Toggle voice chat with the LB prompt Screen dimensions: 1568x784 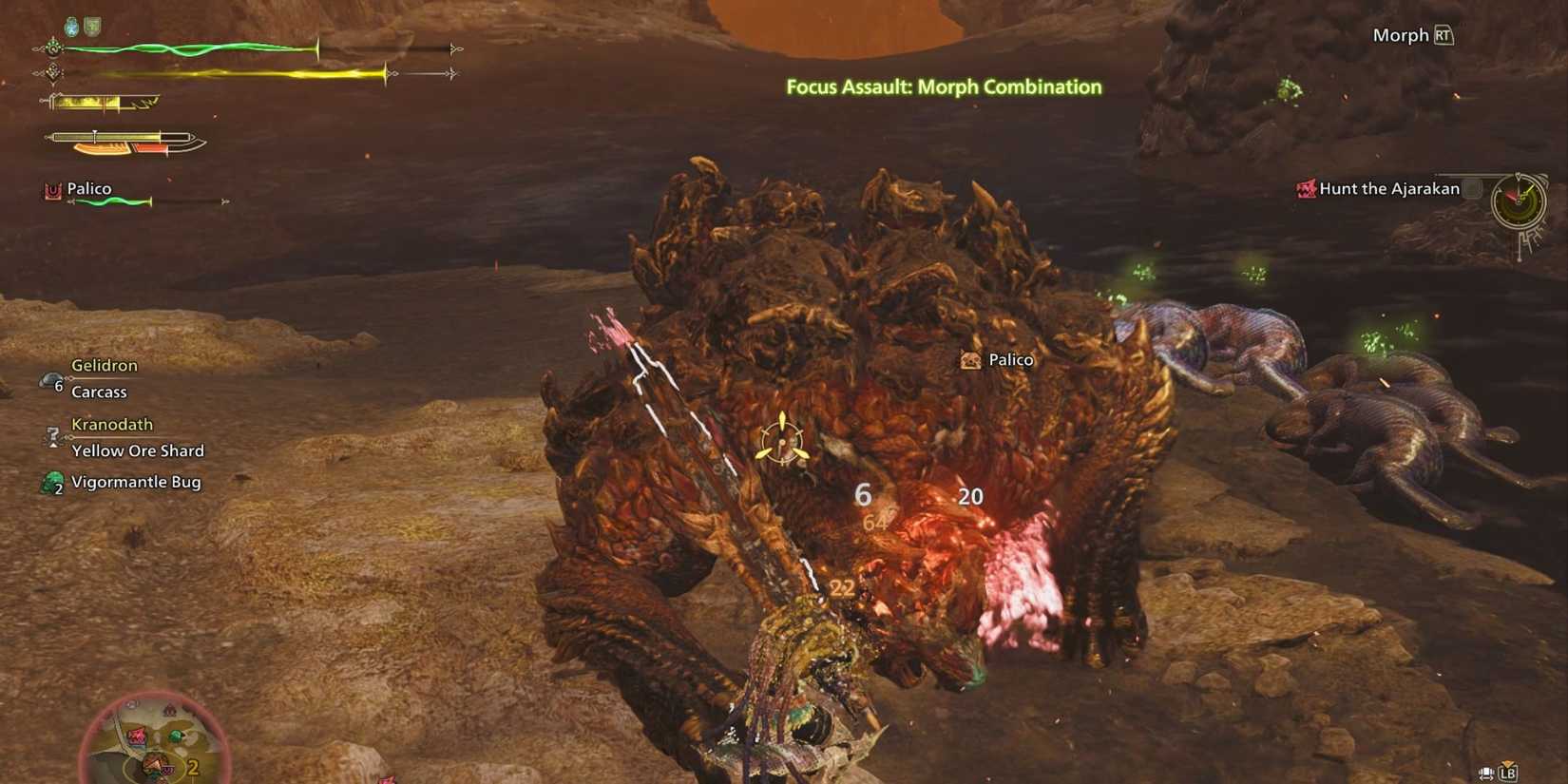(x=1508, y=773)
